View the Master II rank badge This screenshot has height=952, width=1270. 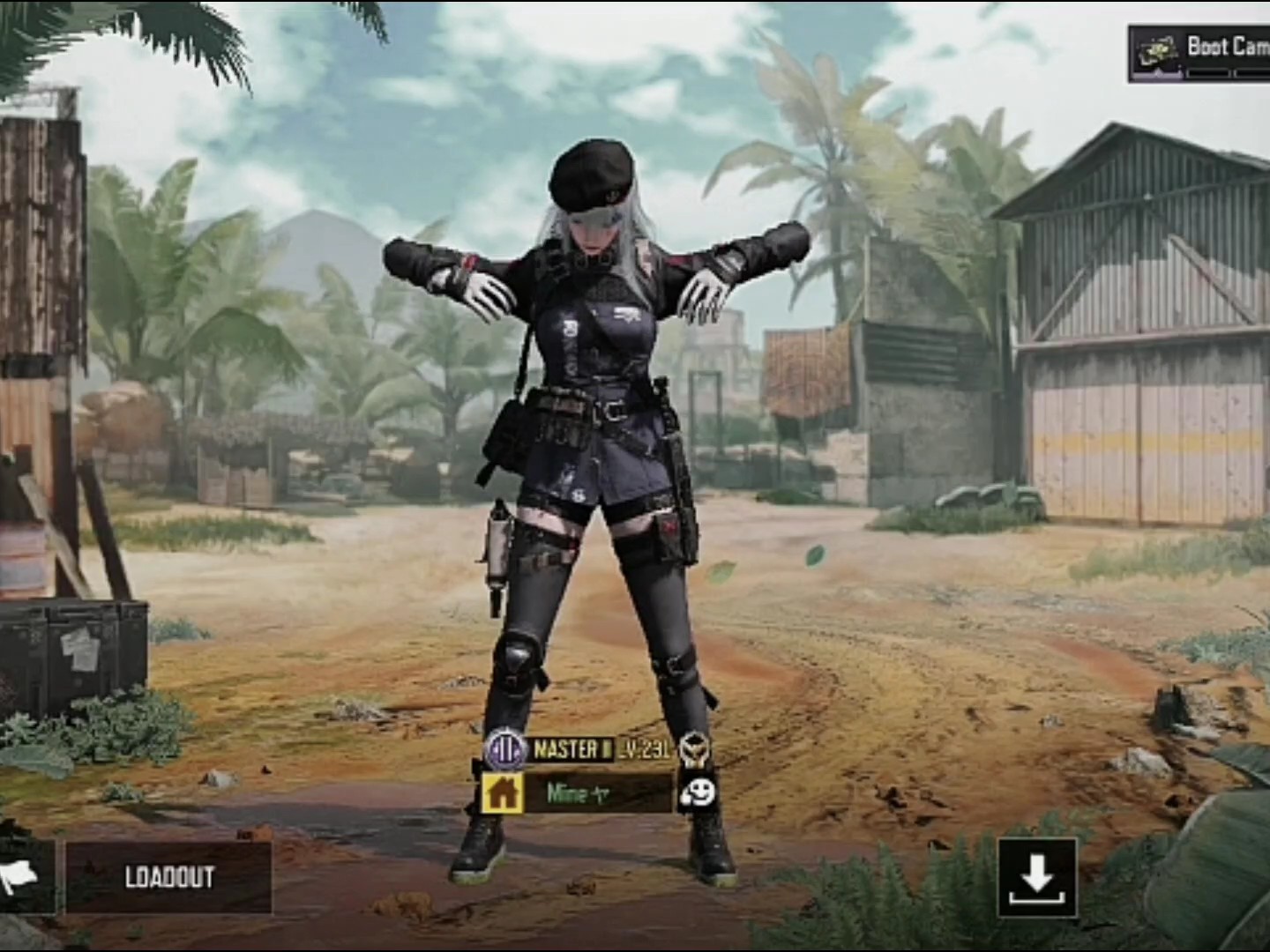[506, 750]
